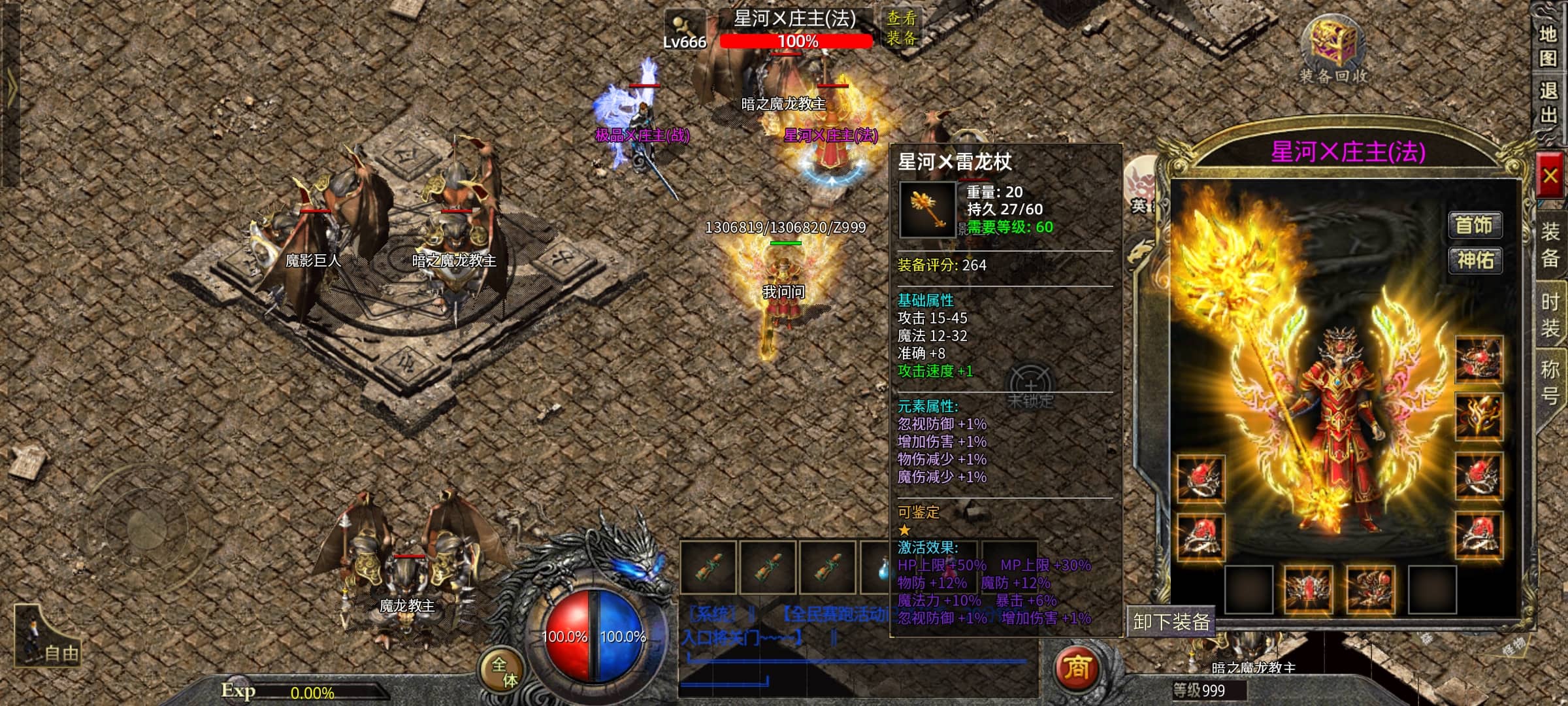Close the 星河×庄主(法) equipment panel
This screenshot has width=1568, height=706.
tap(1550, 175)
